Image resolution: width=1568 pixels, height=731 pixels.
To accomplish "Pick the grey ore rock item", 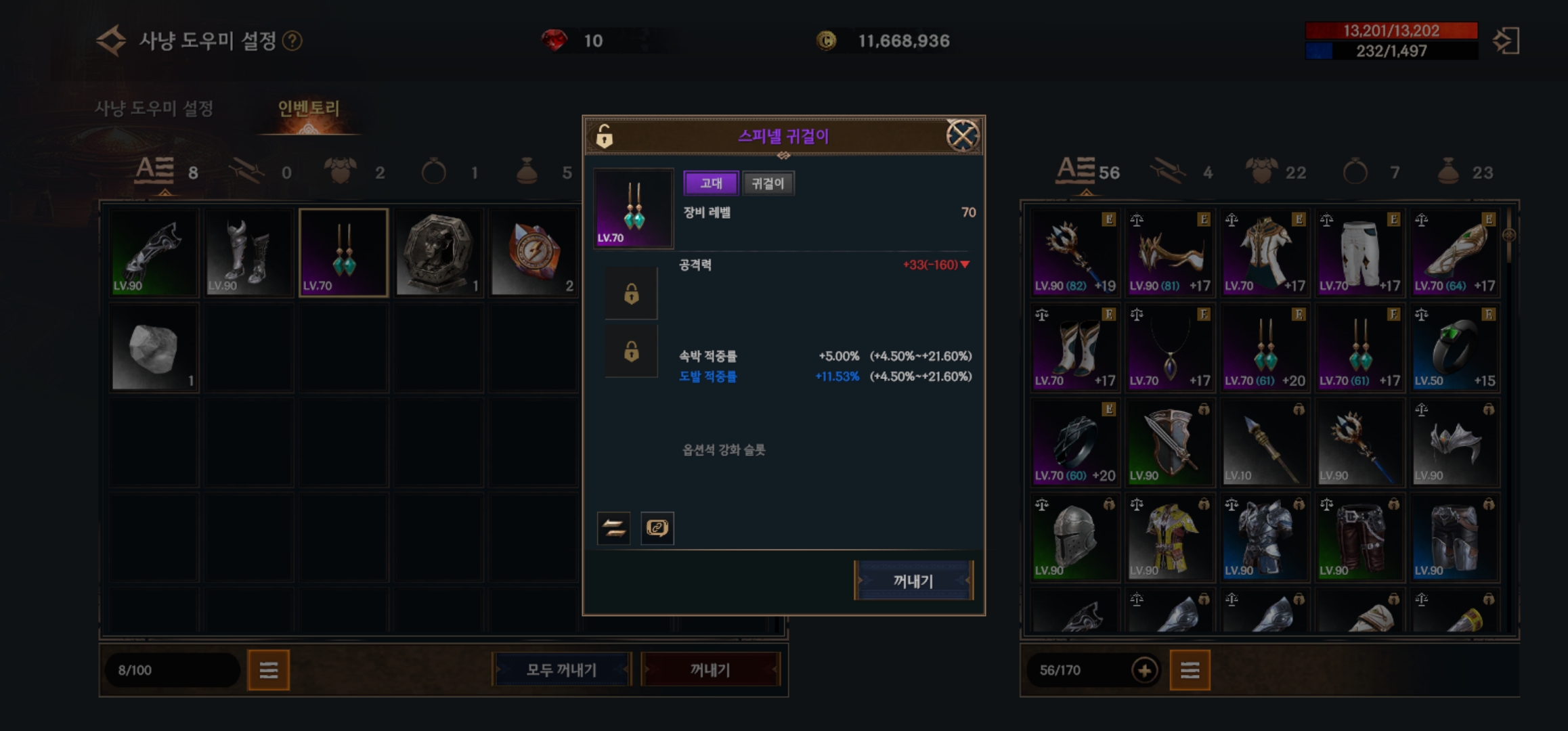I will tap(154, 347).
